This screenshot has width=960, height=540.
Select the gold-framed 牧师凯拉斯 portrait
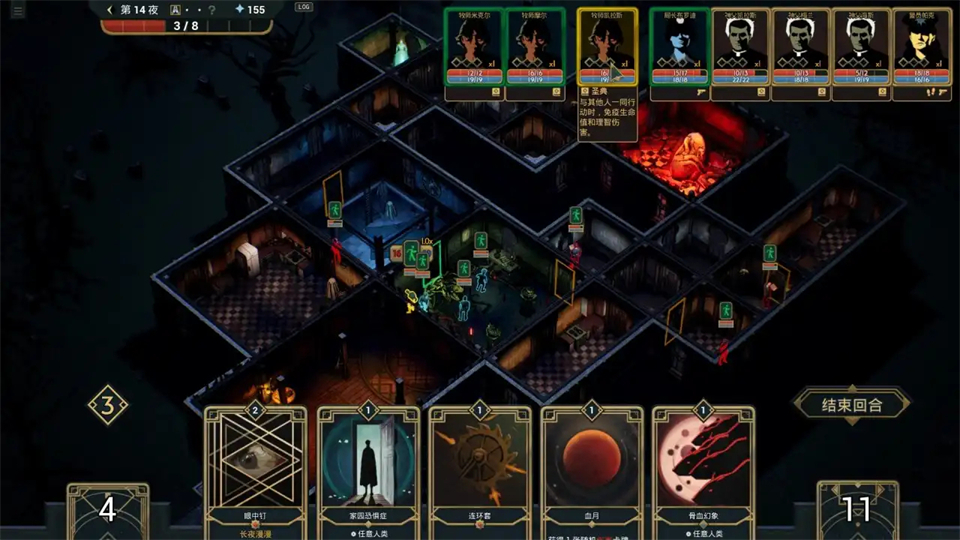pos(607,45)
